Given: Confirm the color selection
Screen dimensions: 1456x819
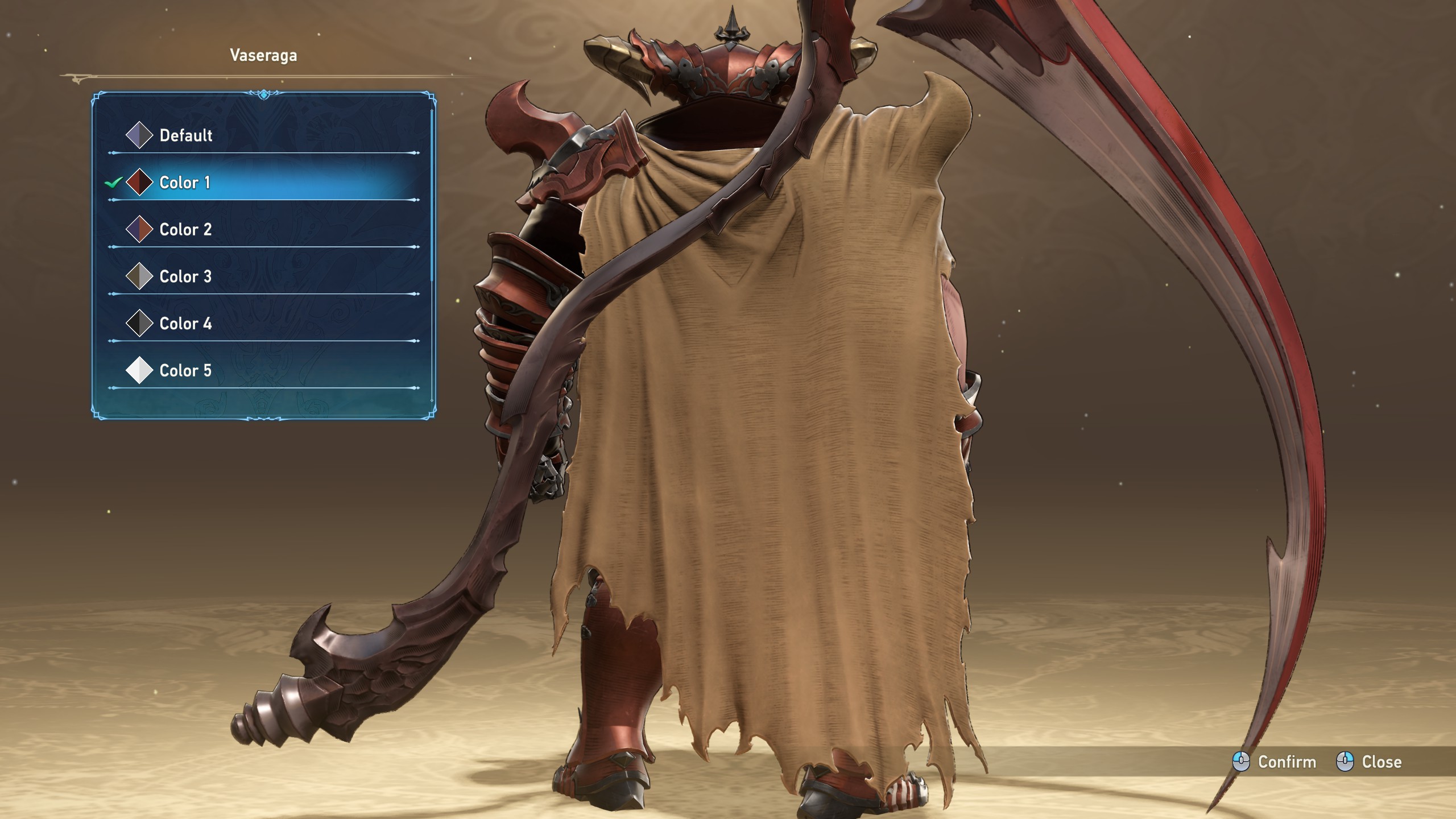Looking at the screenshot, I should [1274, 762].
